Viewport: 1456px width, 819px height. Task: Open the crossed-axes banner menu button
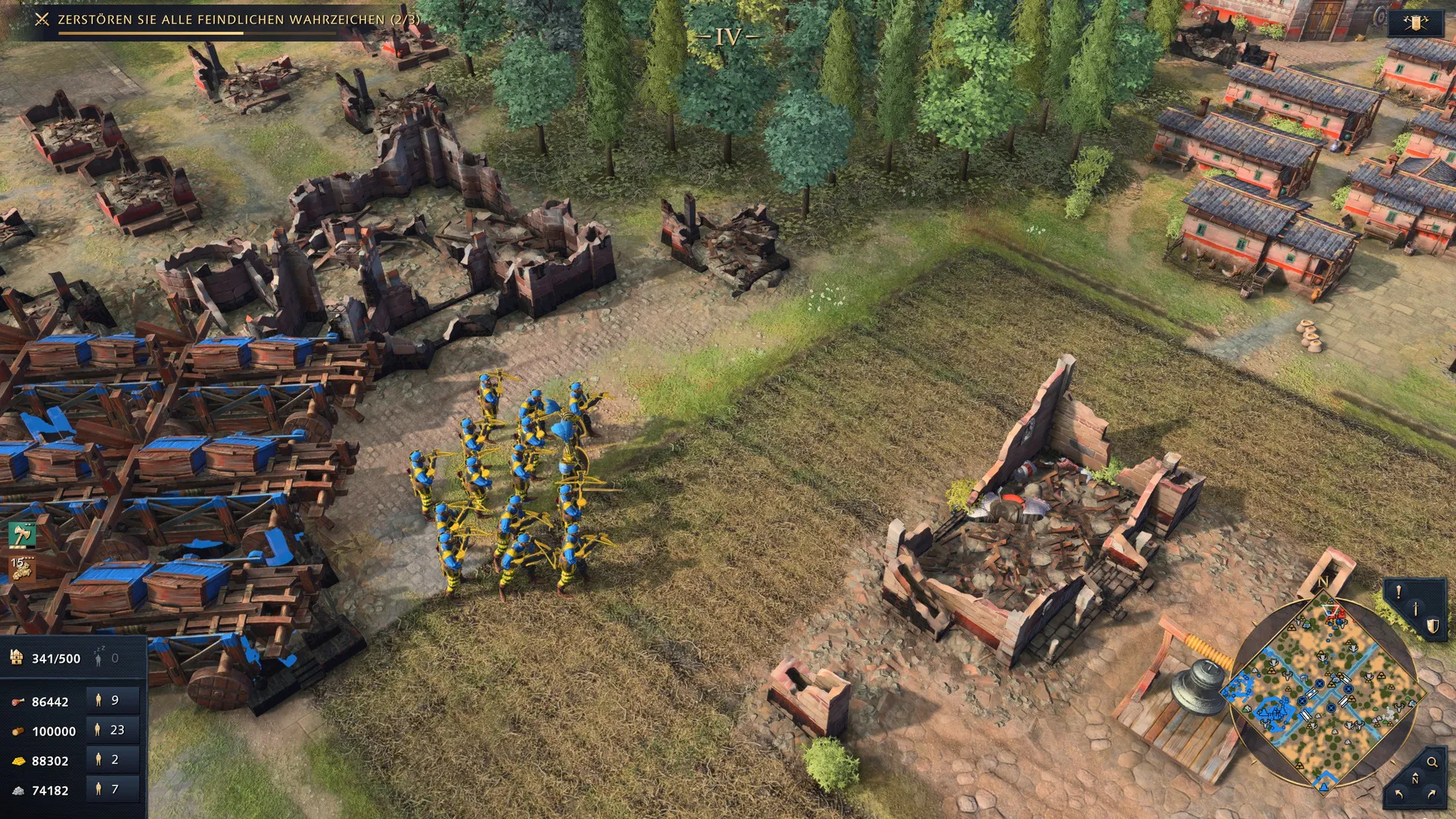[x=1415, y=23]
